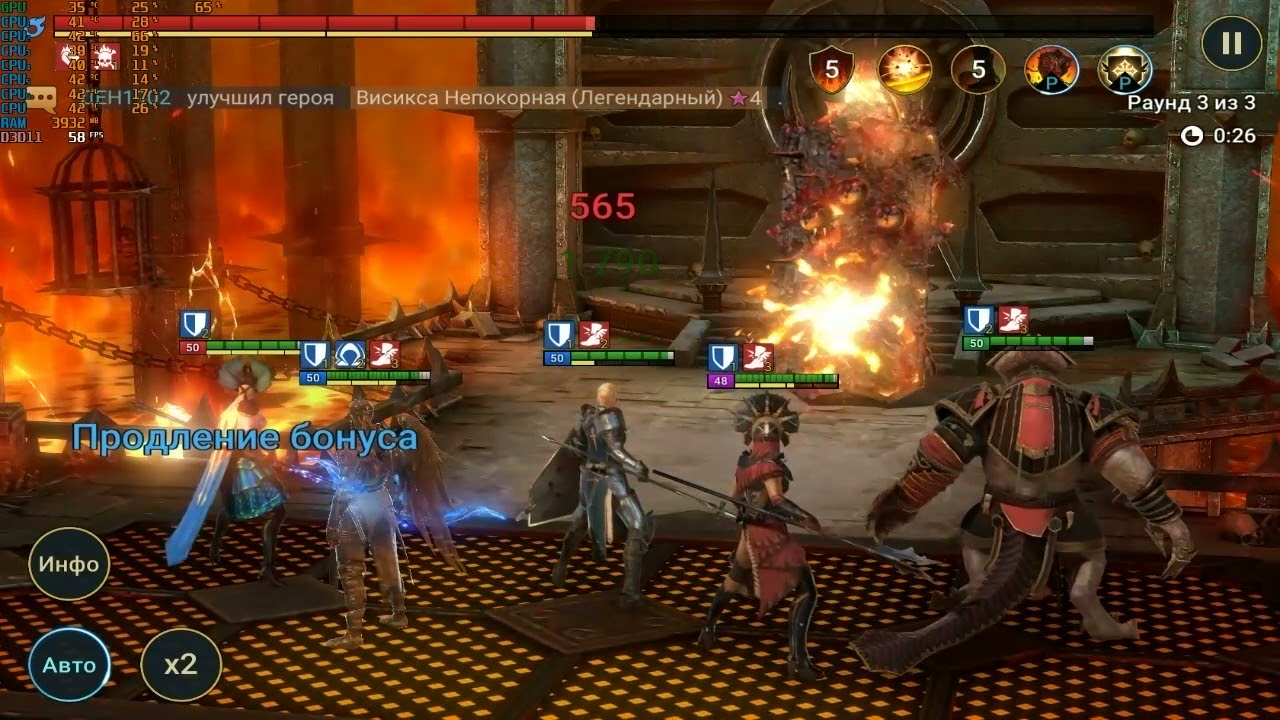Open the chat speech bubble icon
1280x720 pixels.
(x=41, y=98)
